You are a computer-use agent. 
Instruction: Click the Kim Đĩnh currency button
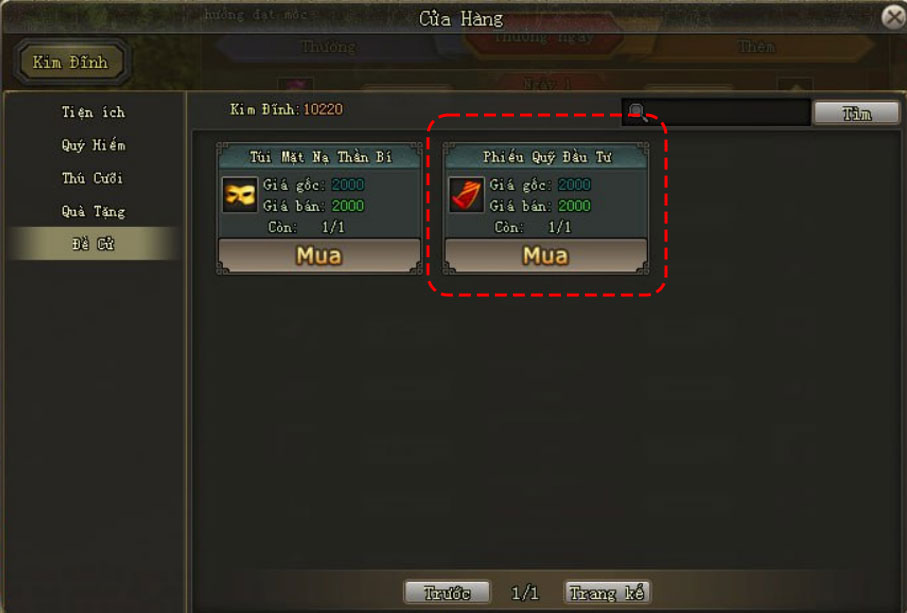(70, 62)
